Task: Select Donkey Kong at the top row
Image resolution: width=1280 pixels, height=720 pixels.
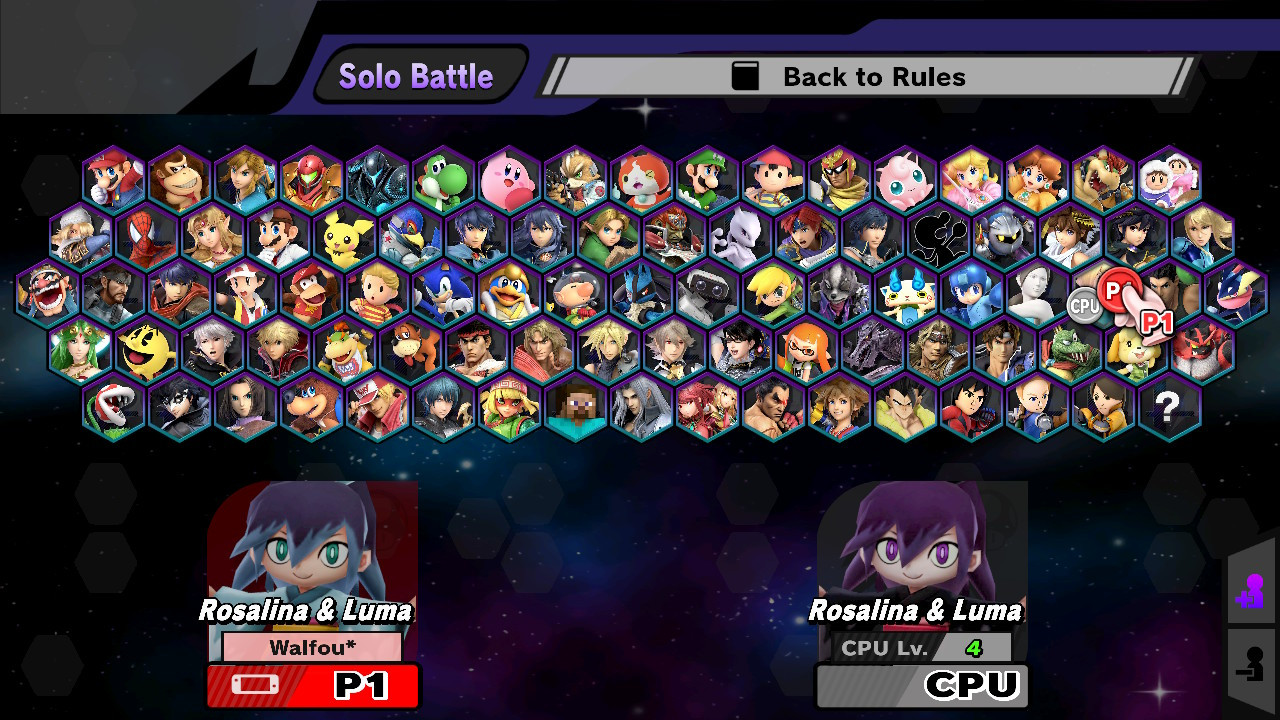Action: 178,178
